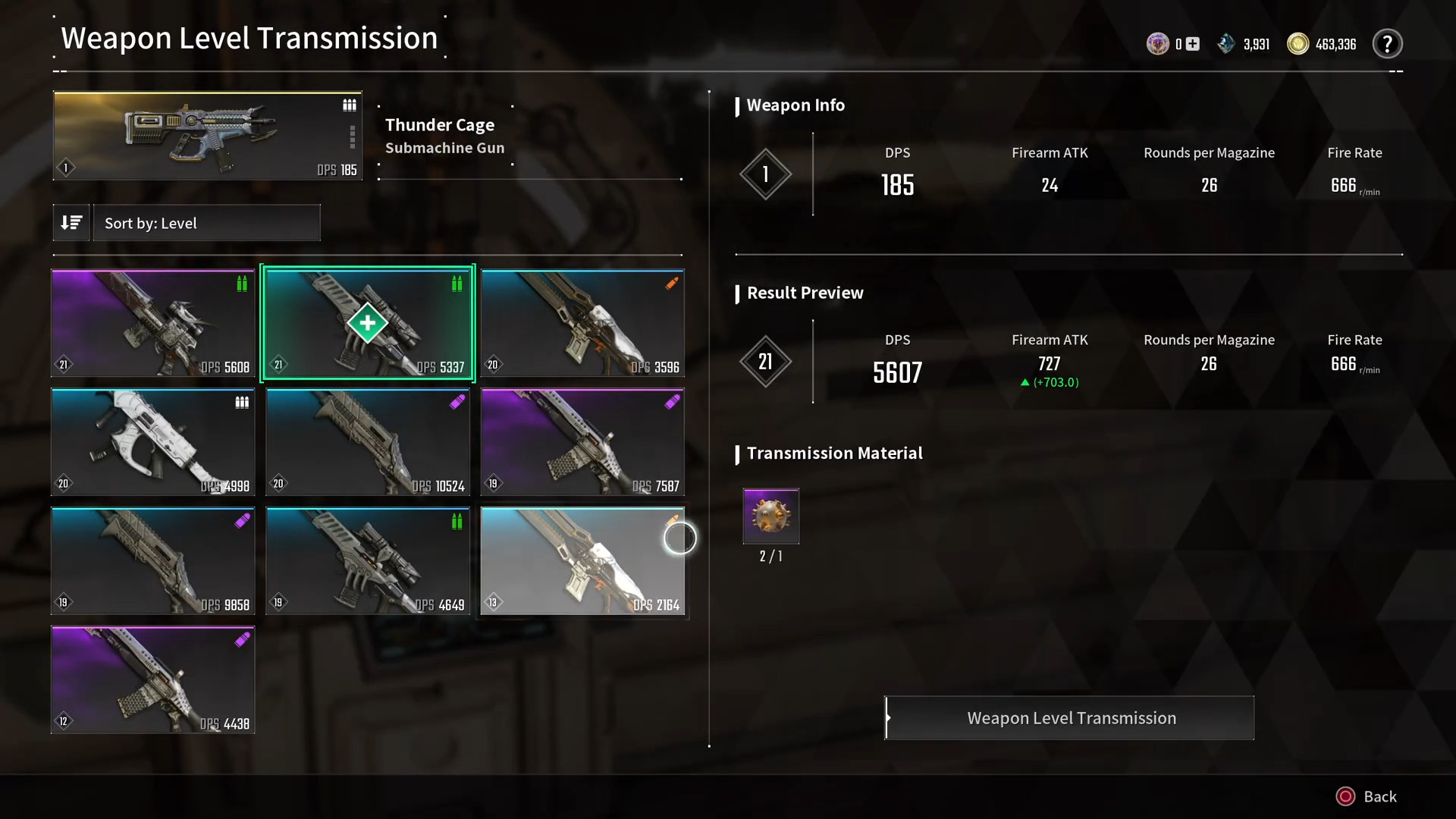
Task: Deselect the highlighted DPS 5337 weapon
Action: (x=368, y=323)
